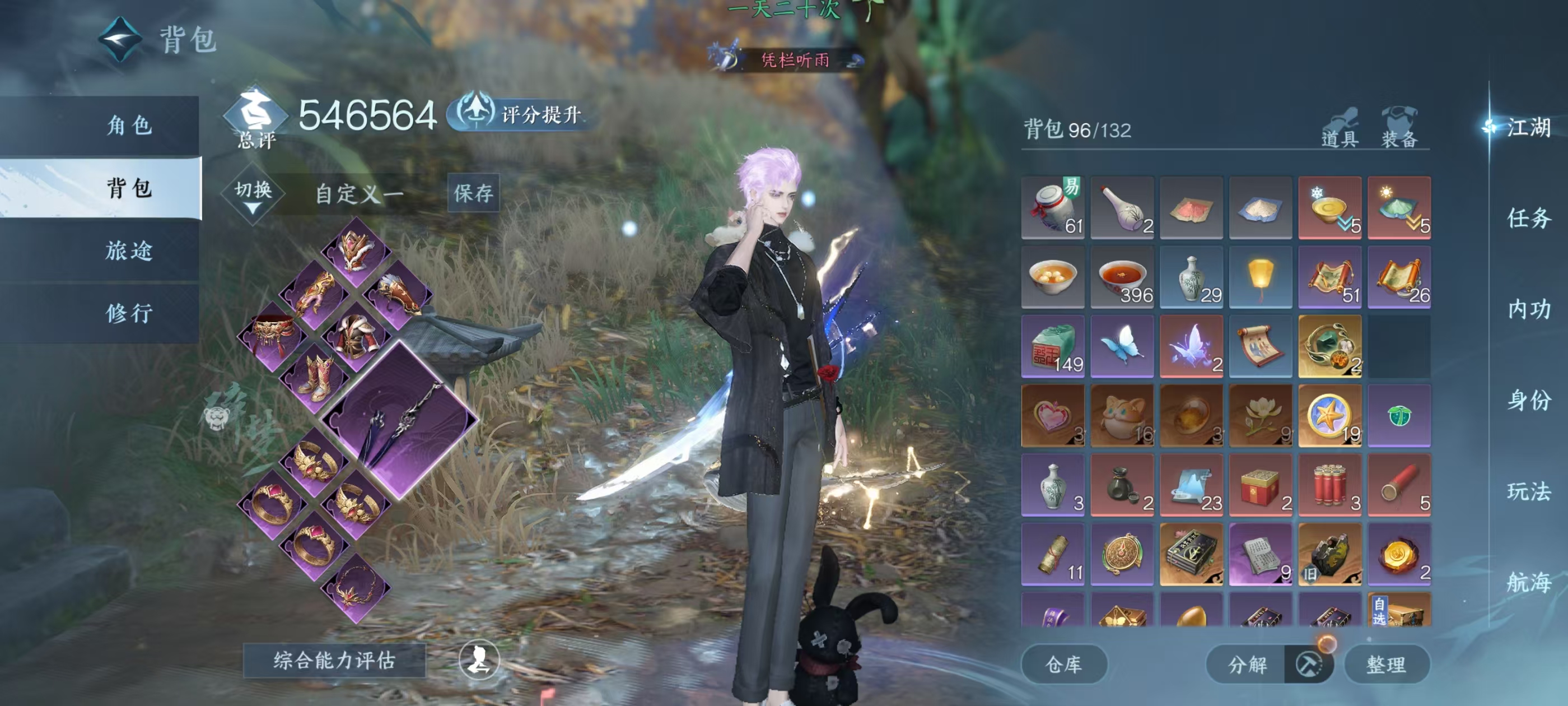Viewport: 1568px width, 706px height.
Task: Open the 任务 quests menu
Action: pyautogui.click(x=1528, y=218)
